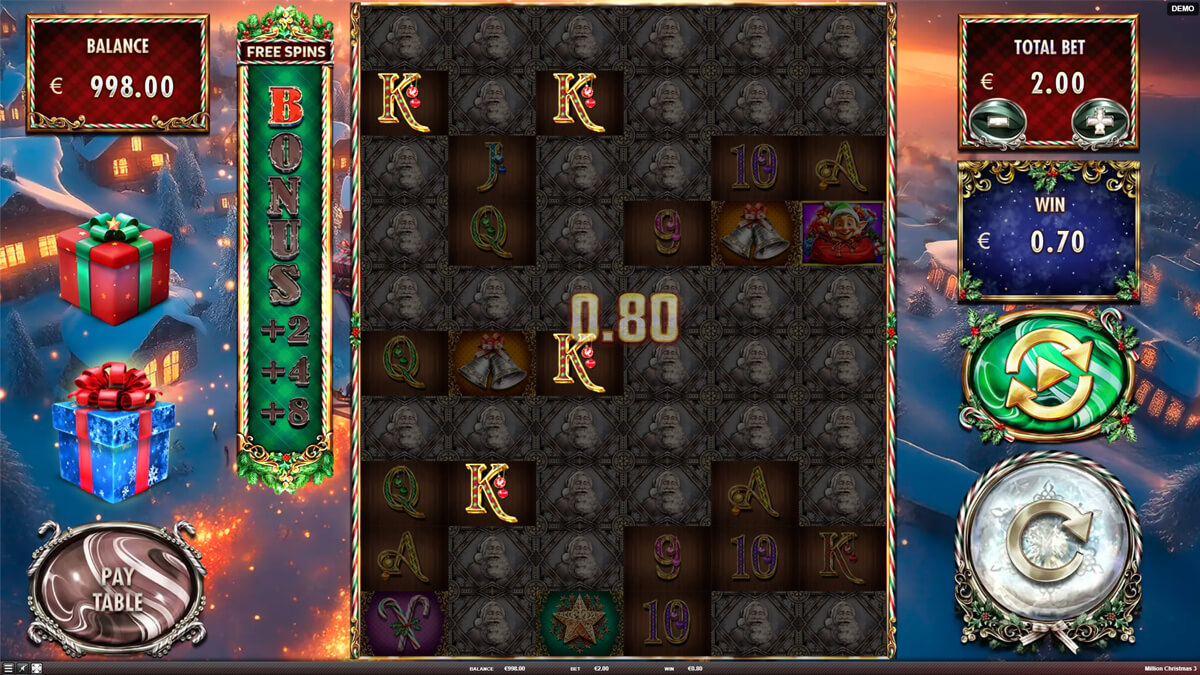Increase total bet with the plus button

[1099, 121]
